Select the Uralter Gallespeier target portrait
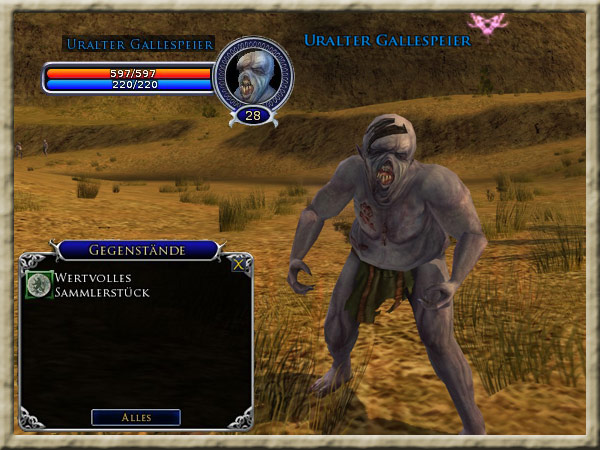This screenshot has height=450, width=600. (253, 73)
